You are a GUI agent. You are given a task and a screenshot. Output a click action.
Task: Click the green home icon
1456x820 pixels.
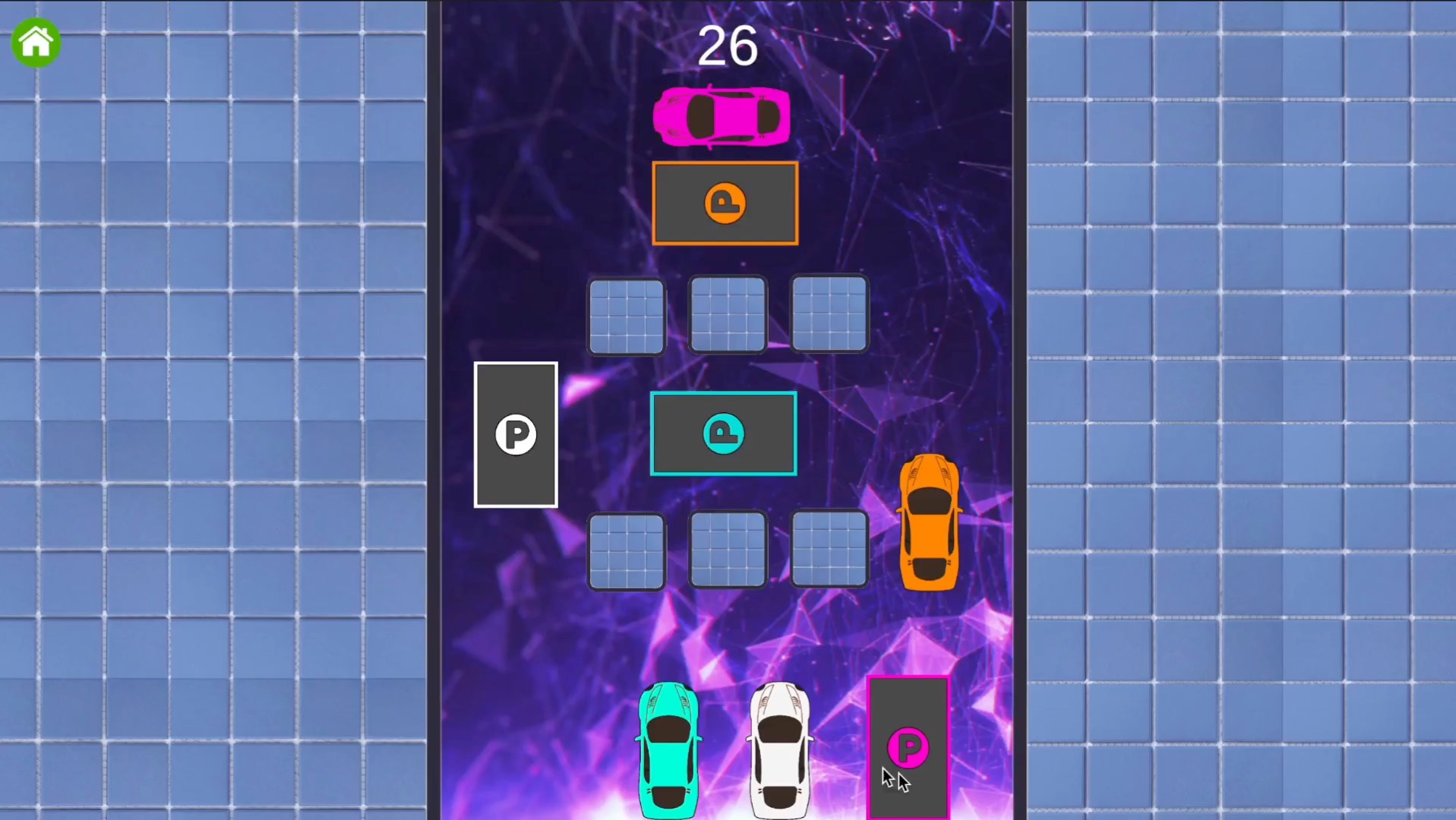tap(36, 43)
